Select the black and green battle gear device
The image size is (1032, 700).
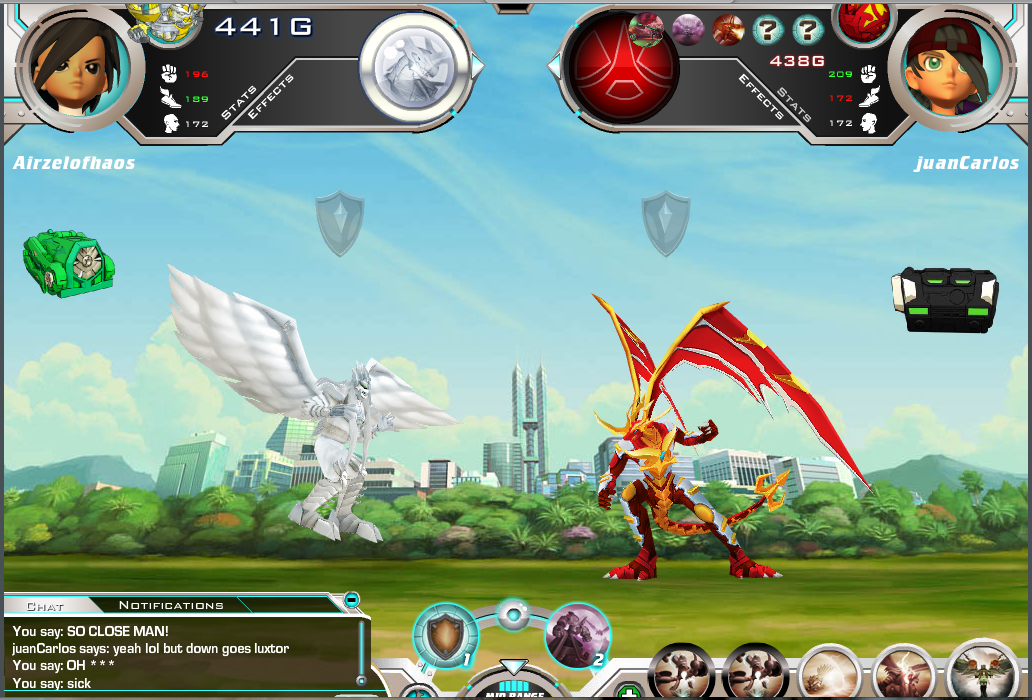(x=944, y=298)
